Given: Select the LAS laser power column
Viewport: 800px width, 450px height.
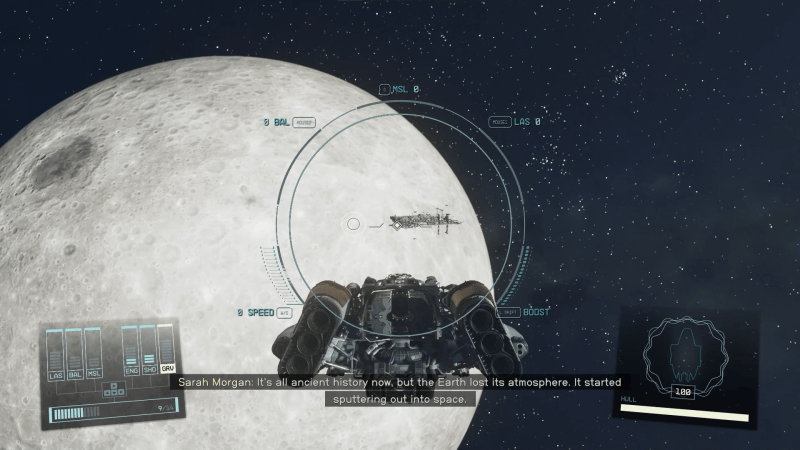Looking at the screenshot, I should click(x=56, y=356).
